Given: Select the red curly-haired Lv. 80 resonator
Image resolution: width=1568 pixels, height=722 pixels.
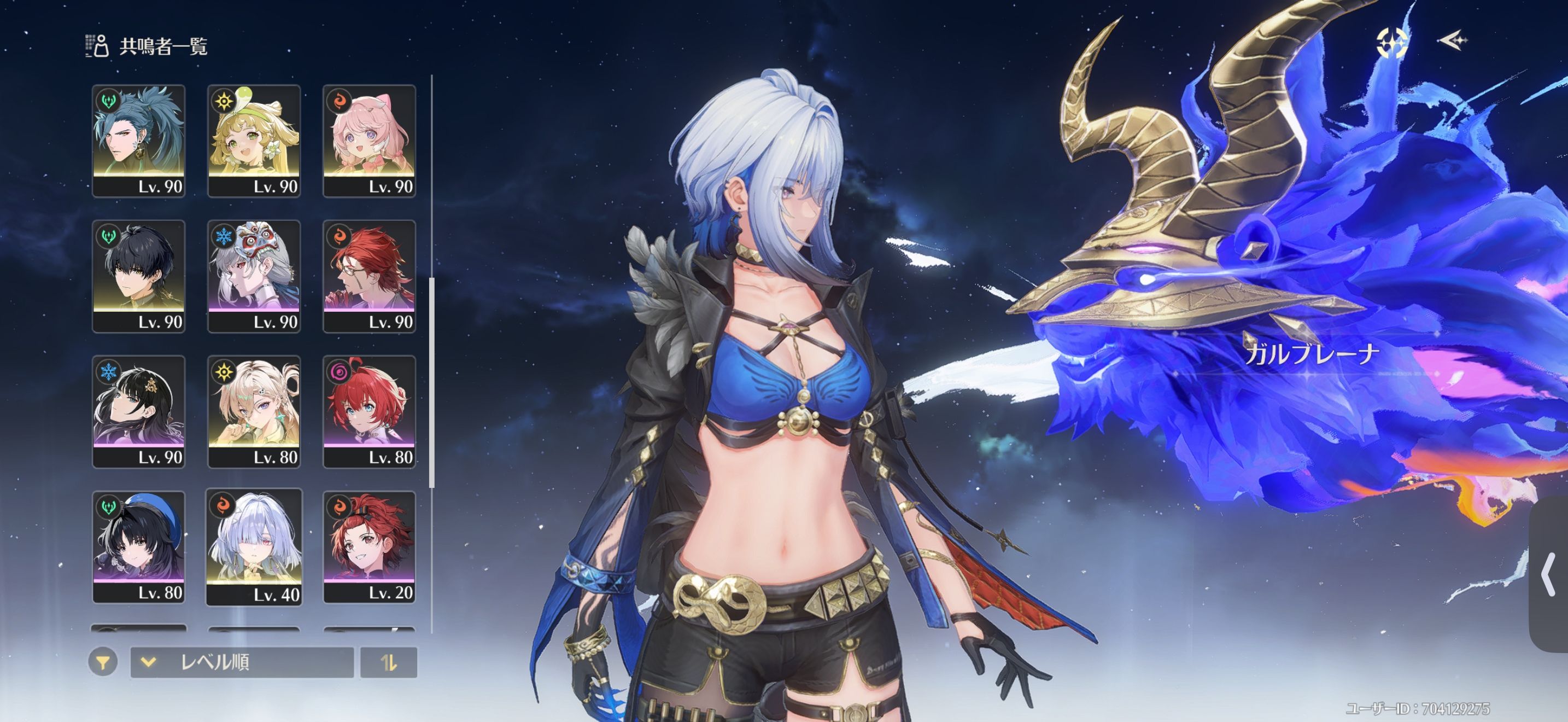Looking at the screenshot, I should pyautogui.click(x=369, y=411).
